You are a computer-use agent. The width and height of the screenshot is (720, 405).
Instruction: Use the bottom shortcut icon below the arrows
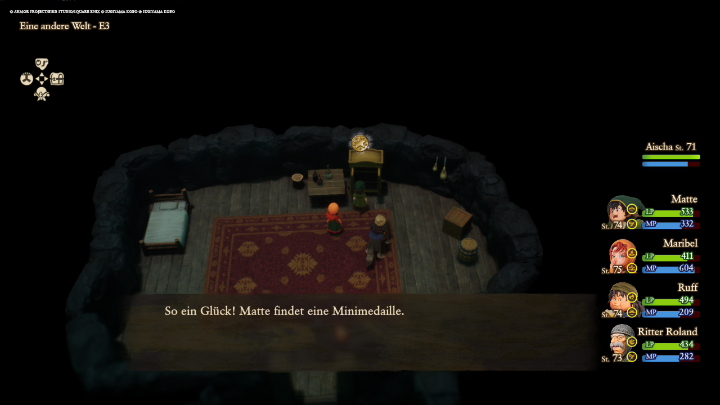42,93
